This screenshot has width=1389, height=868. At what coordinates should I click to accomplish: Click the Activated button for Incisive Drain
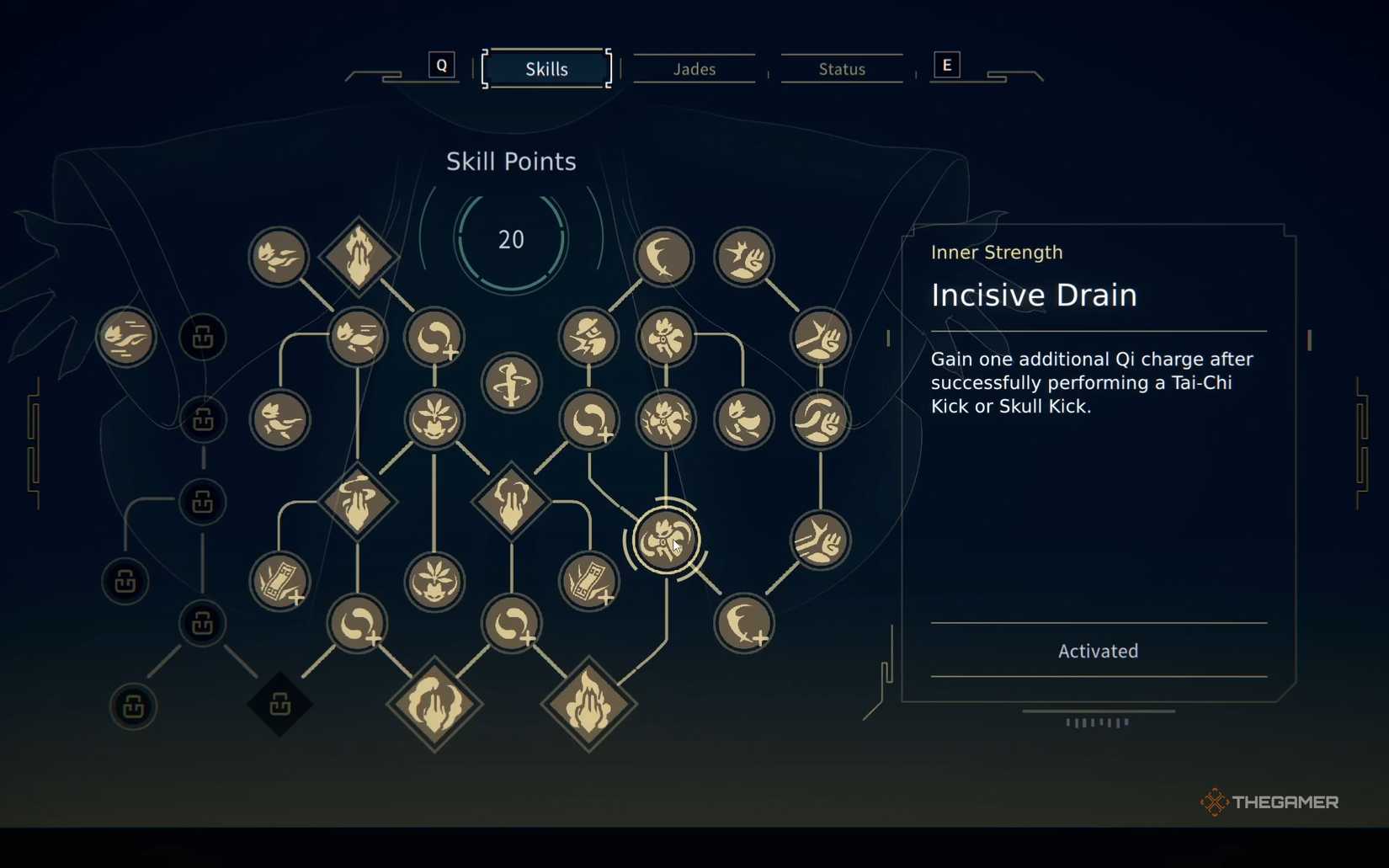coord(1097,650)
